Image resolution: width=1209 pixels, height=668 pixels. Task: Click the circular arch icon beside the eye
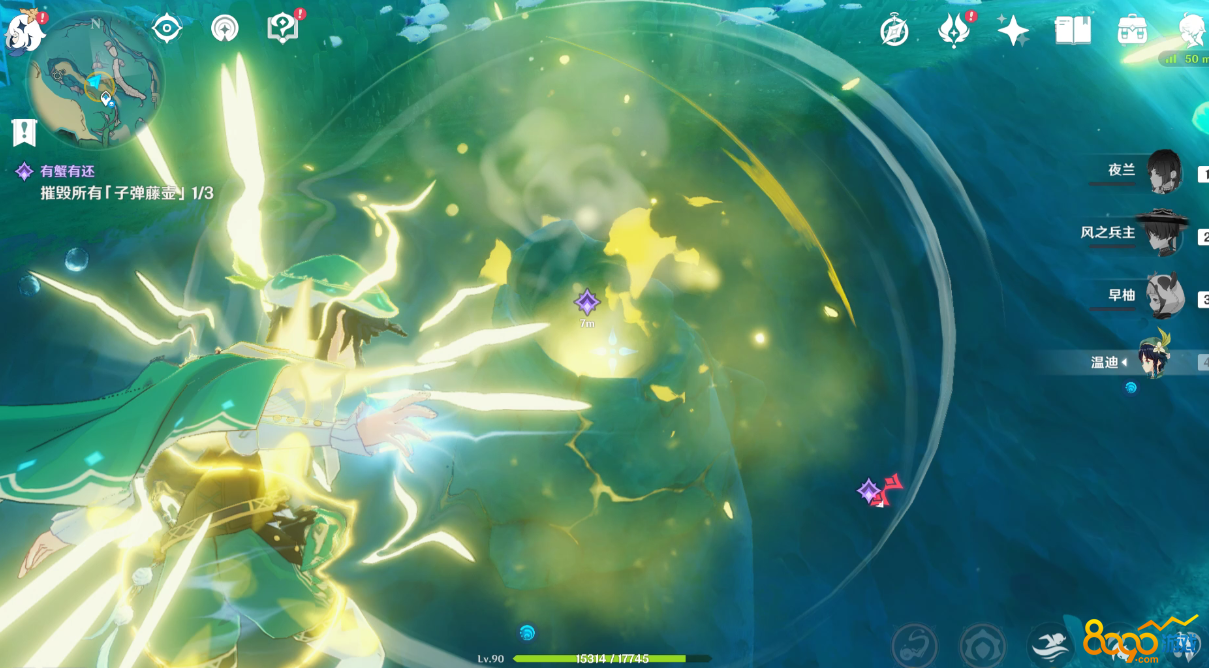225,29
